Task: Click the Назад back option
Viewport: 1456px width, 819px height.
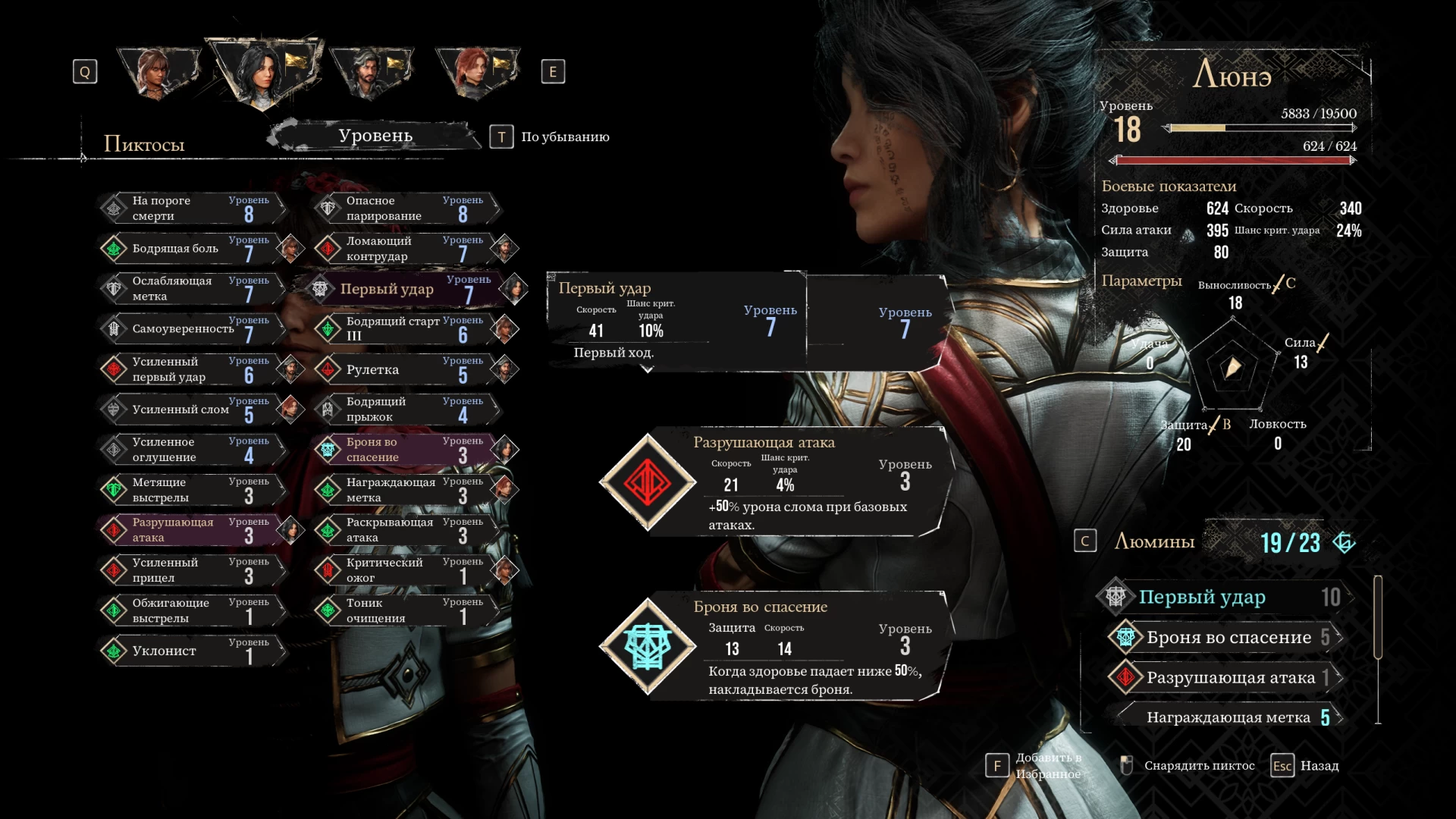Action: [1319, 766]
